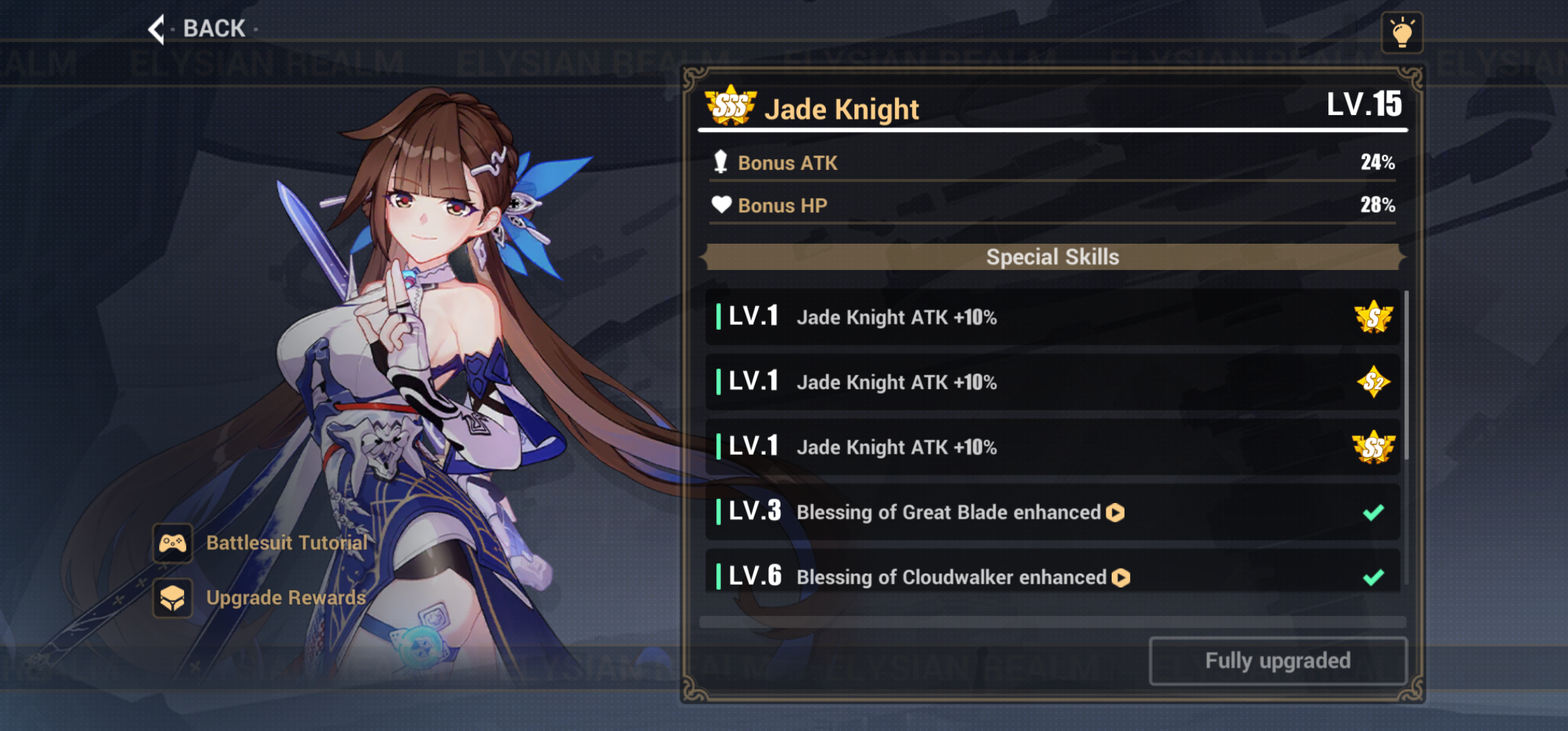Click the Fully upgraded button
This screenshot has width=1568, height=731.
tap(1277, 661)
